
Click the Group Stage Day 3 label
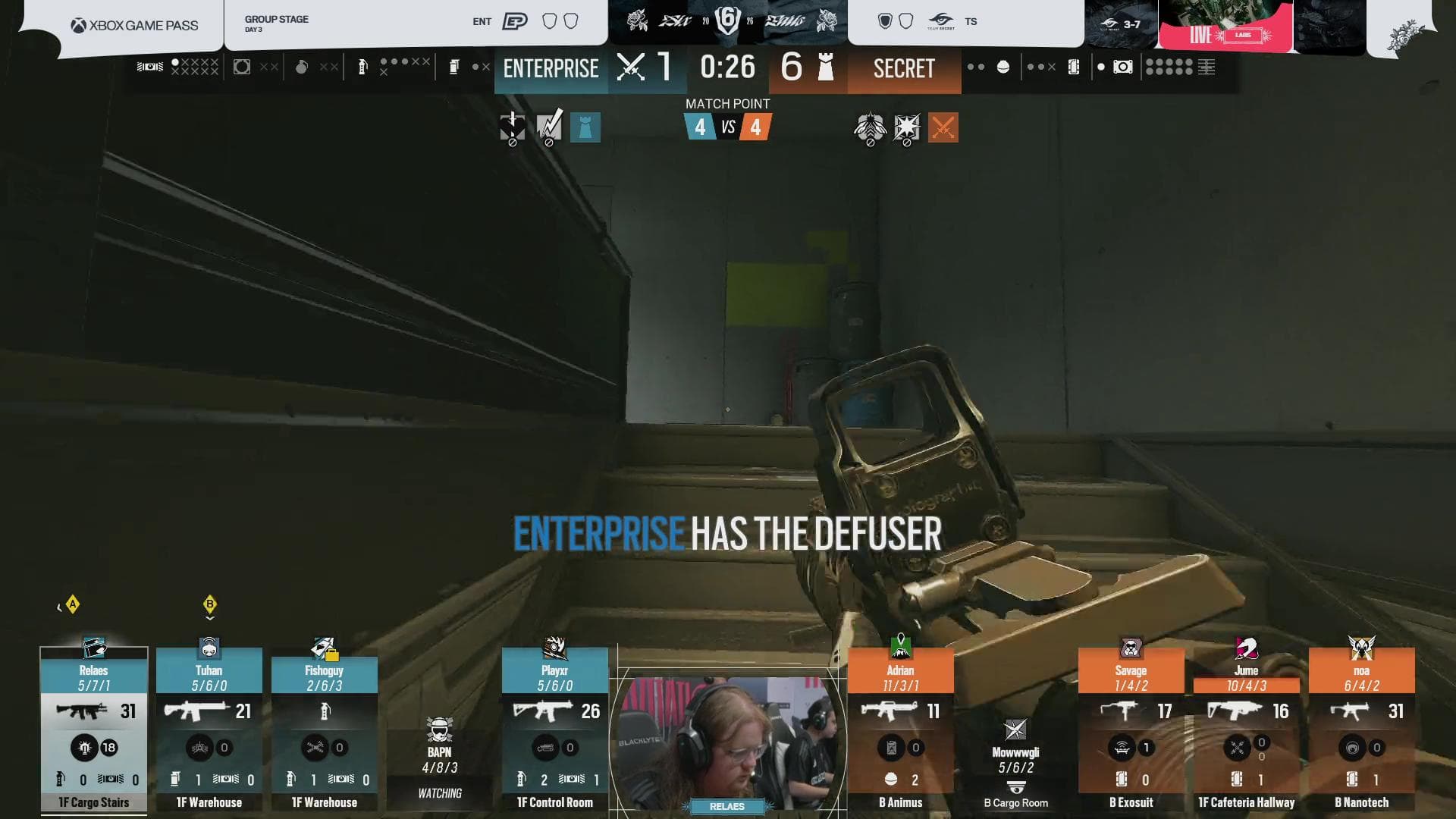point(276,23)
